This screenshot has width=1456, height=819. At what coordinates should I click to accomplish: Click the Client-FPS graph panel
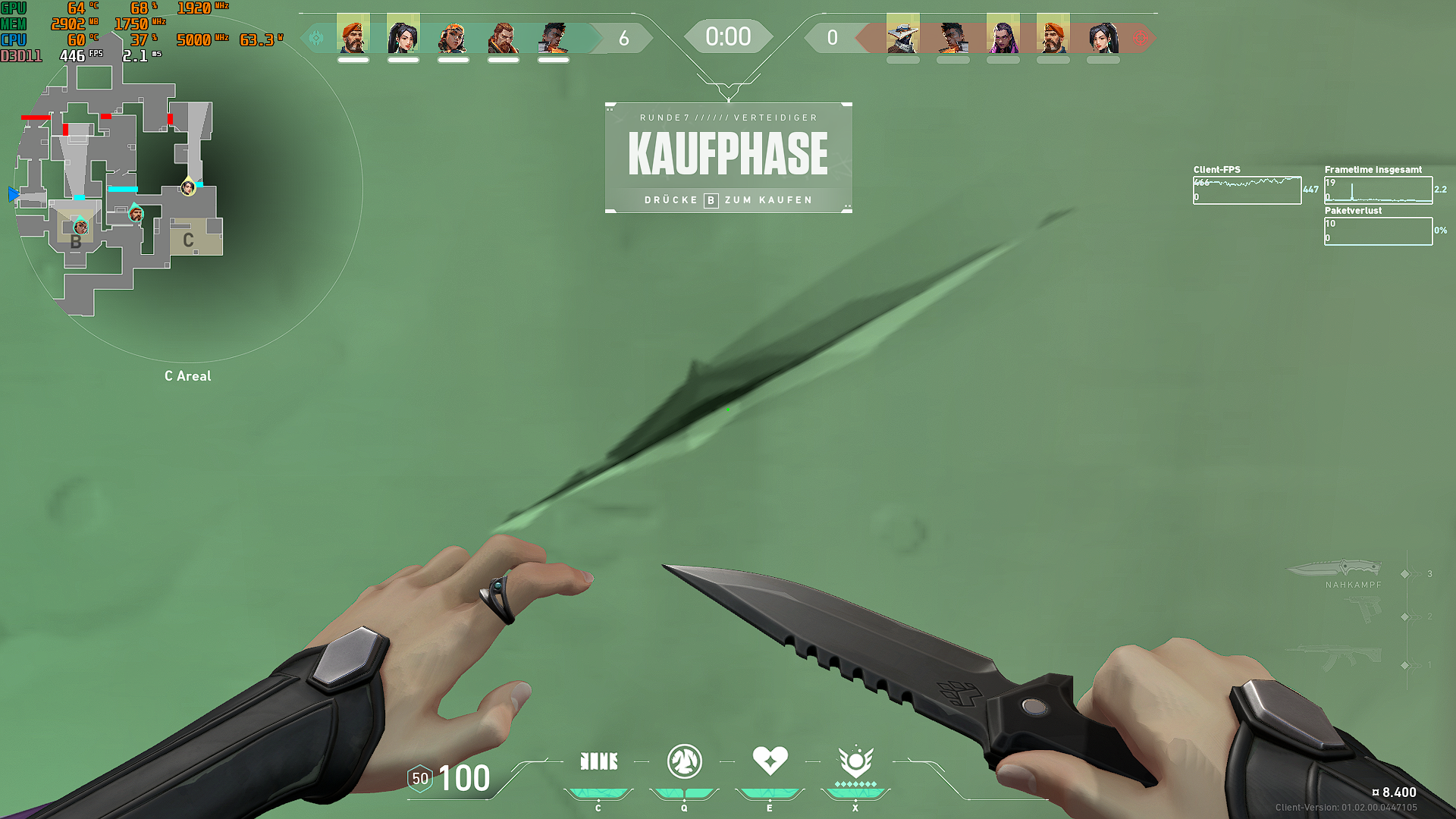[1247, 189]
